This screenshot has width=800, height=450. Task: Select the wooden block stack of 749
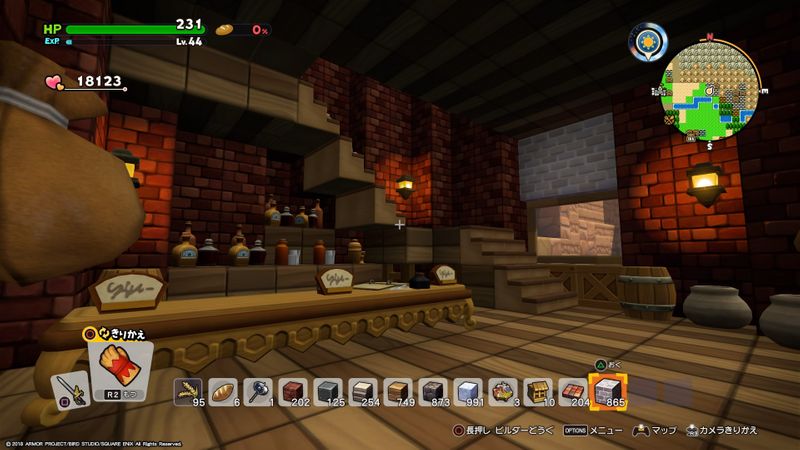(x=398, y=392)
